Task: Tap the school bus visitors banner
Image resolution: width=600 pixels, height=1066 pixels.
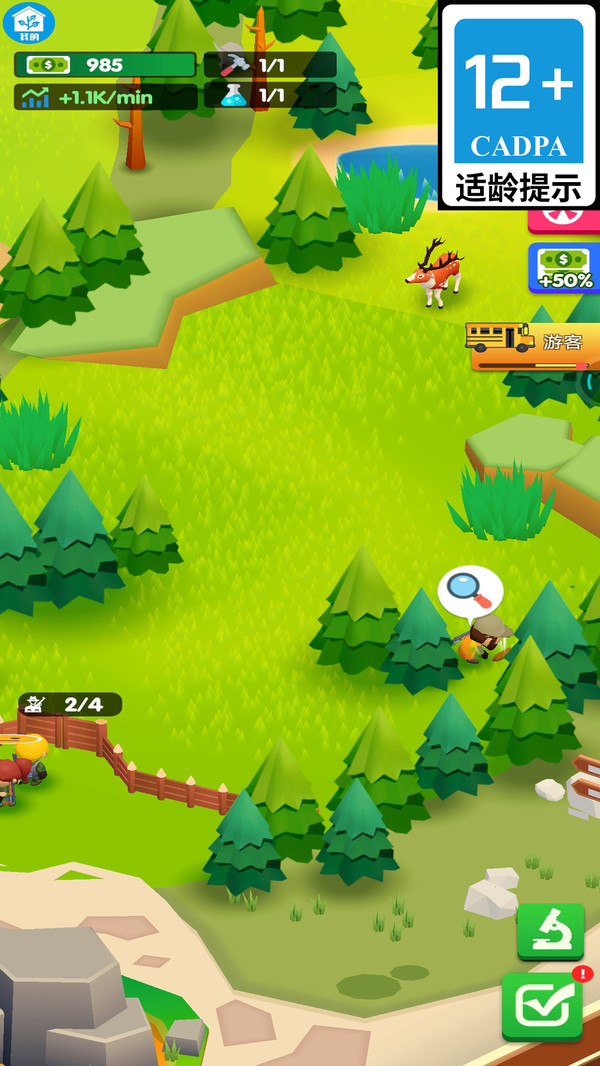Action: coord(535,343)
